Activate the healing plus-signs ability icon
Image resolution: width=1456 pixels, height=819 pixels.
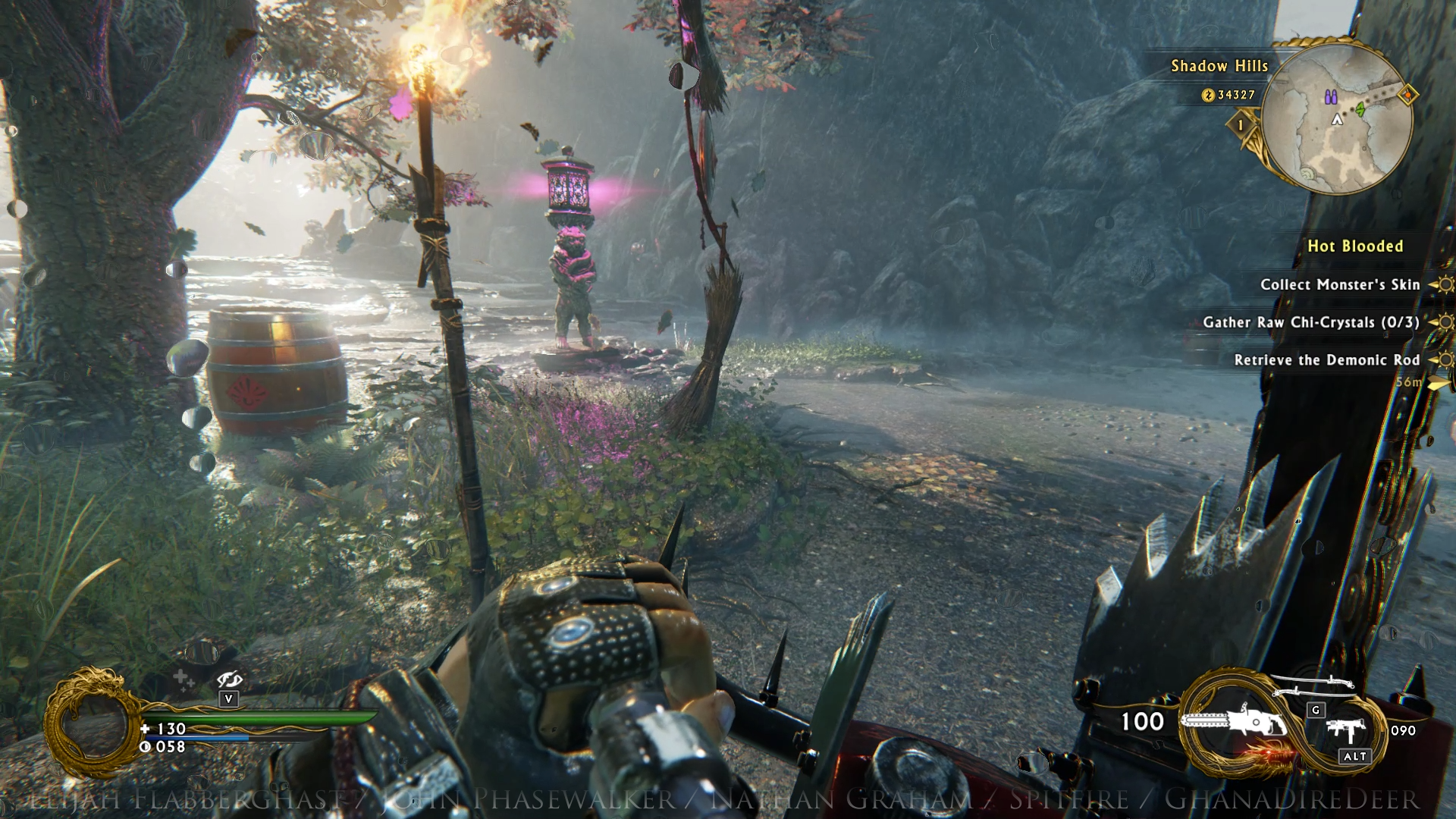184,680
